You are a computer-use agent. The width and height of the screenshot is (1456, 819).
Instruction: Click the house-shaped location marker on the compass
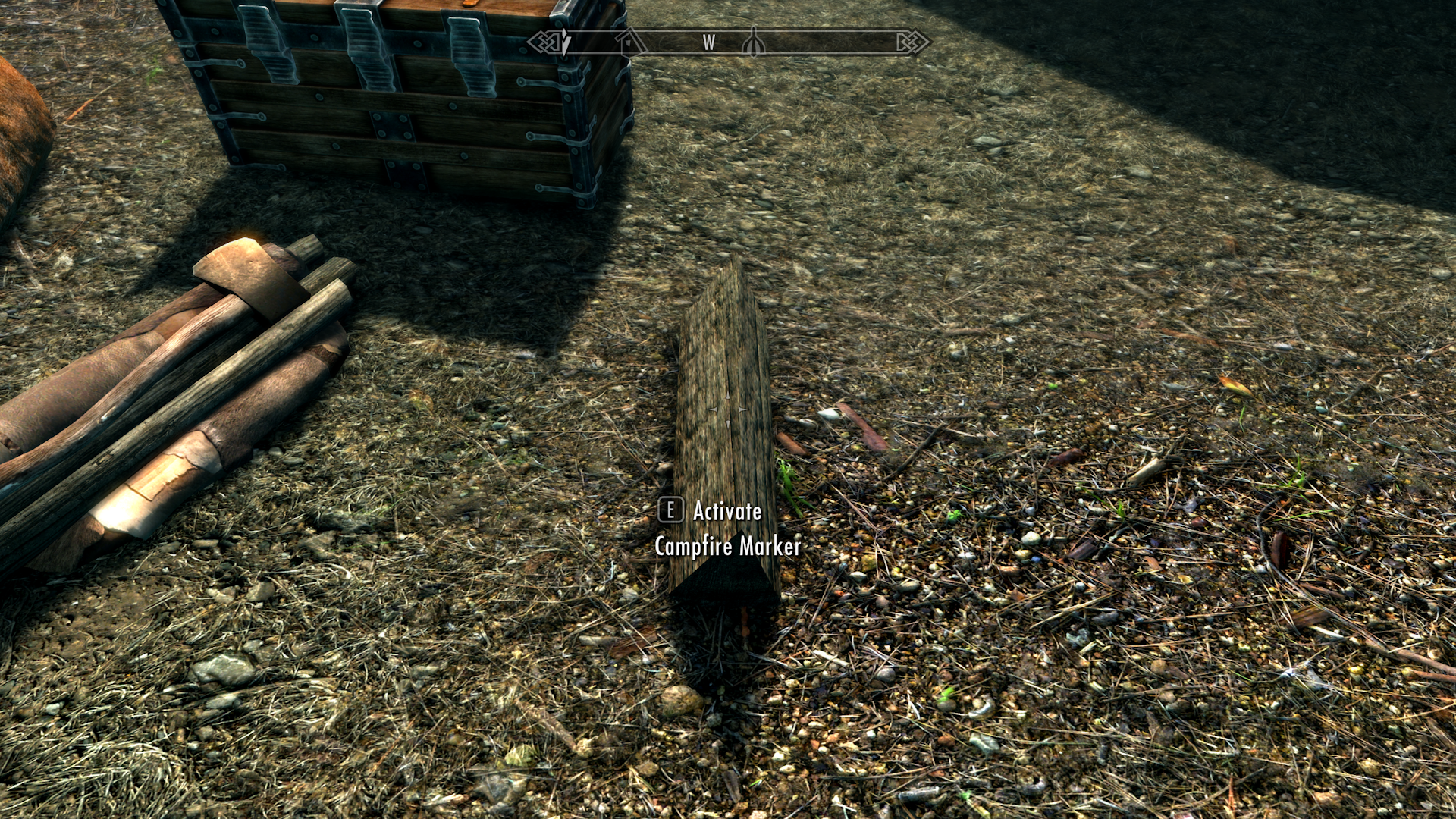click(x=627, y=43)
